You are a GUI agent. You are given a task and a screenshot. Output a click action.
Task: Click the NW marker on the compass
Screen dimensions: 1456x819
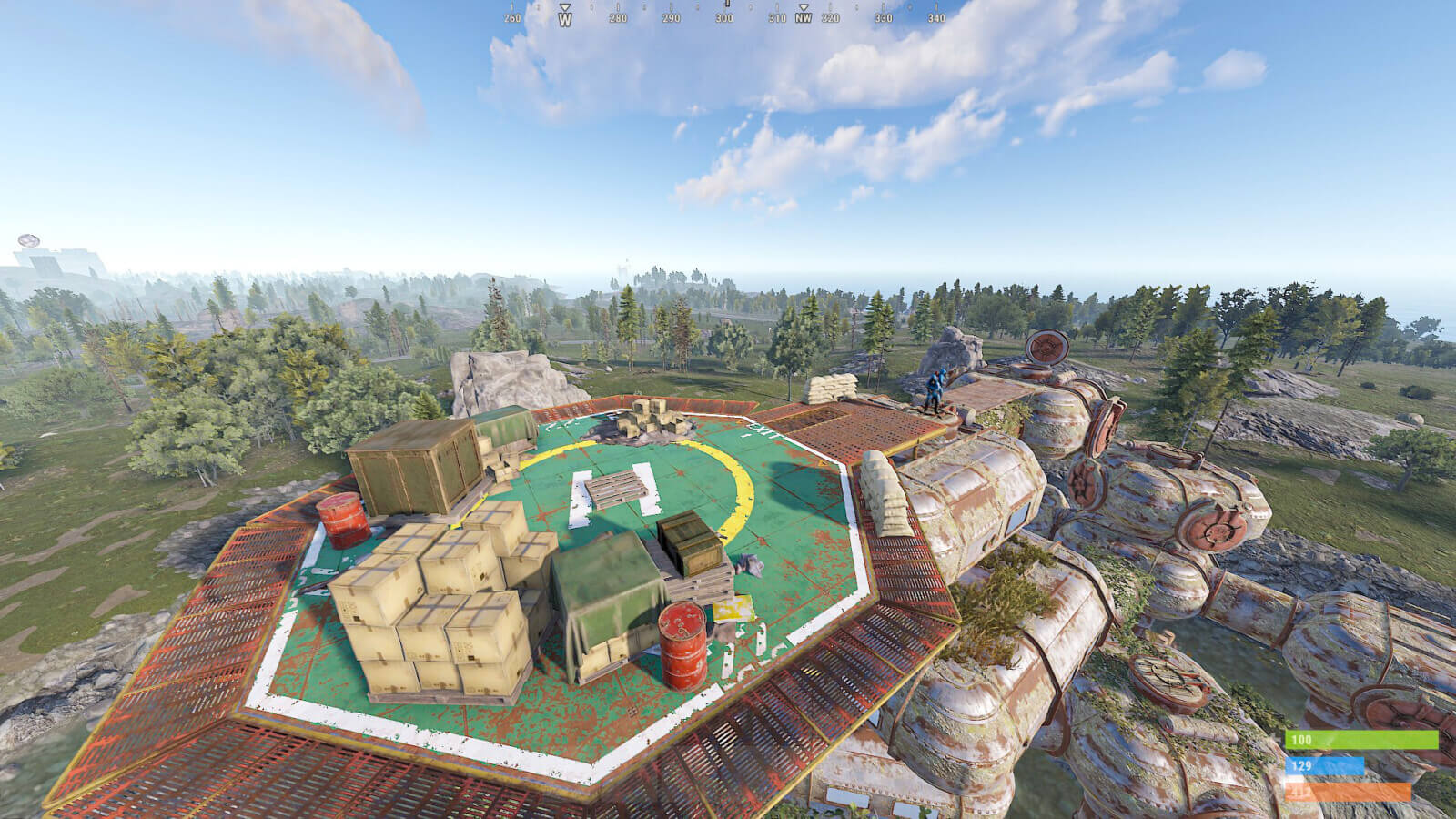(x=802, y=15)
